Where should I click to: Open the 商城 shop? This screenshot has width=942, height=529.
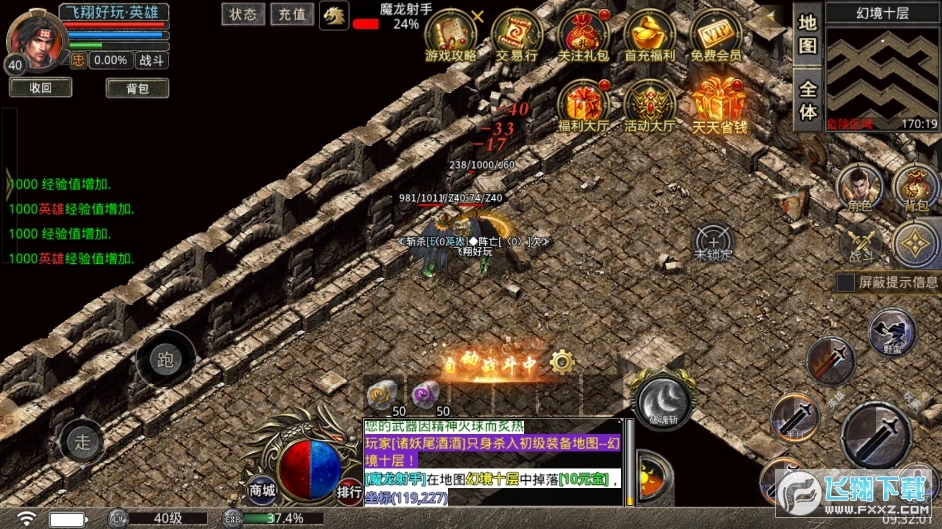click(x=262, y=490)
